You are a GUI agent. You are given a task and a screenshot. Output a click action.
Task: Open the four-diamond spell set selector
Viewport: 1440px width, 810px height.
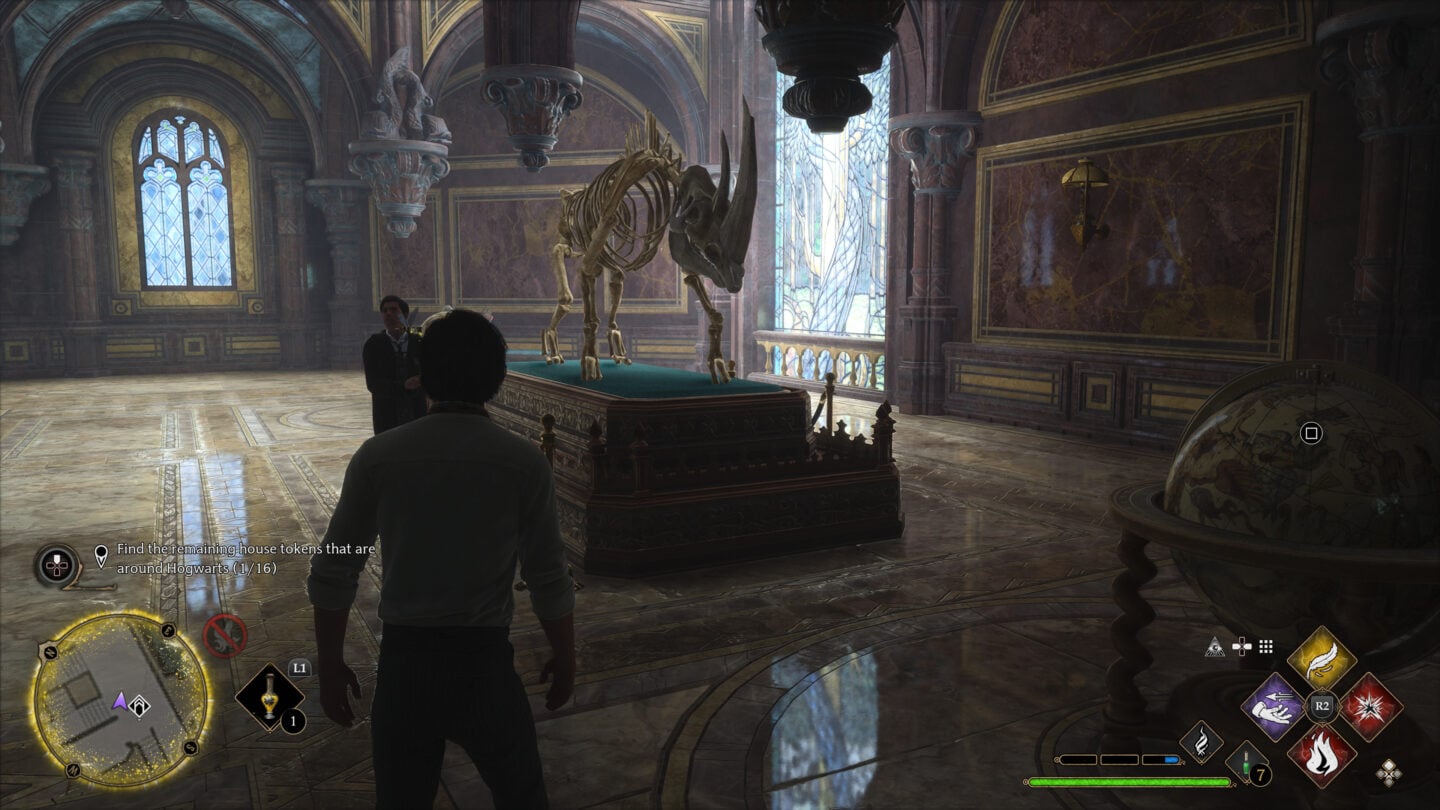coord(1388,771)
